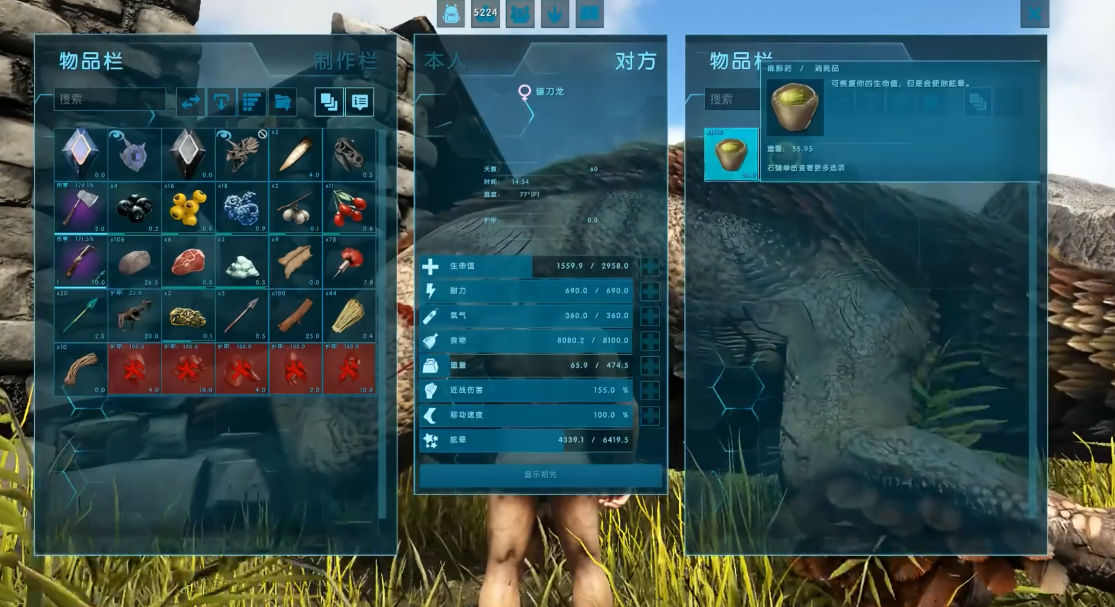
Task: Select the raw meat slot
Action: click(188, 262)
